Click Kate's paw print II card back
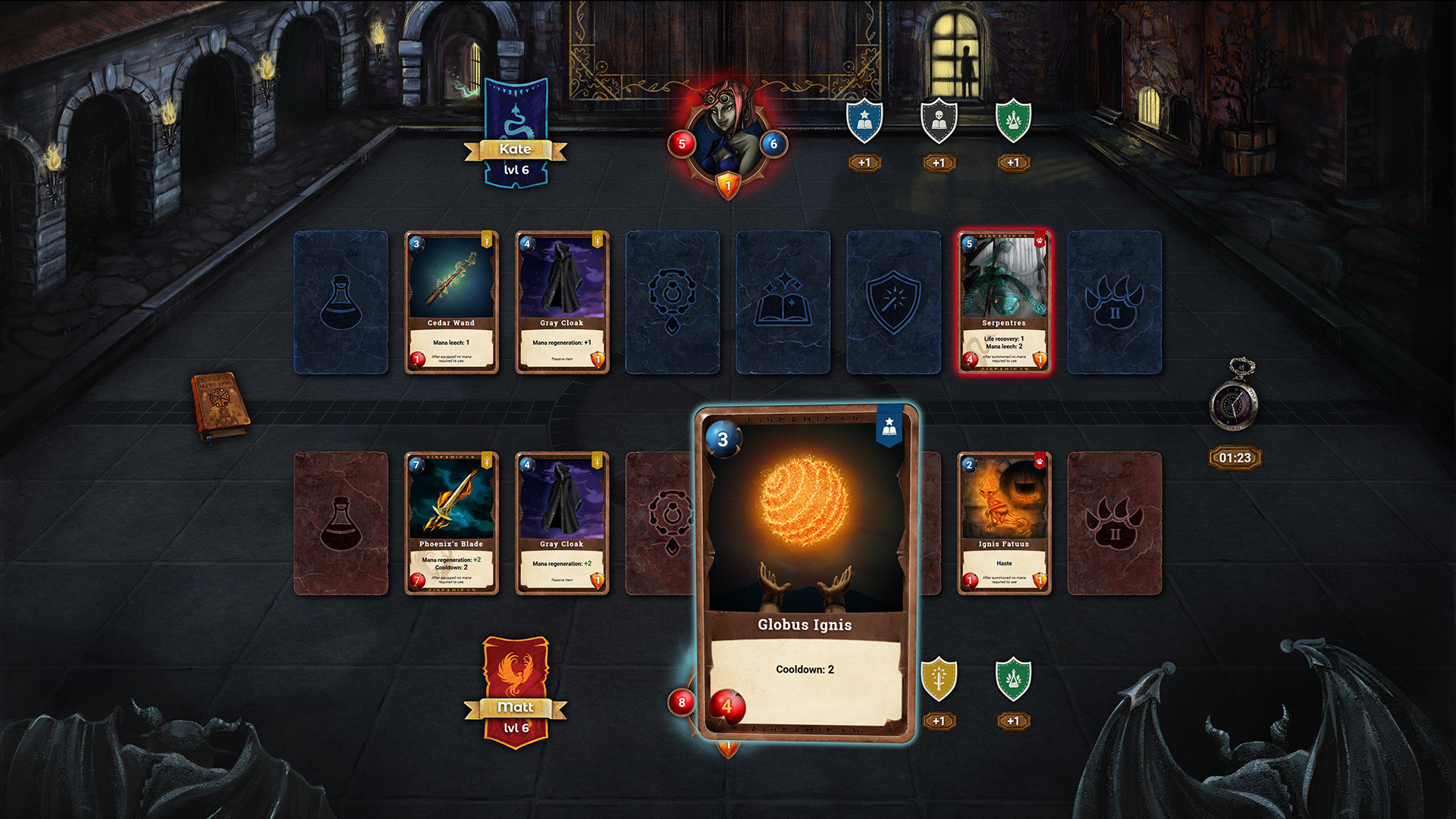This screenshot has width=1456, height=819. coord(1115,301)
